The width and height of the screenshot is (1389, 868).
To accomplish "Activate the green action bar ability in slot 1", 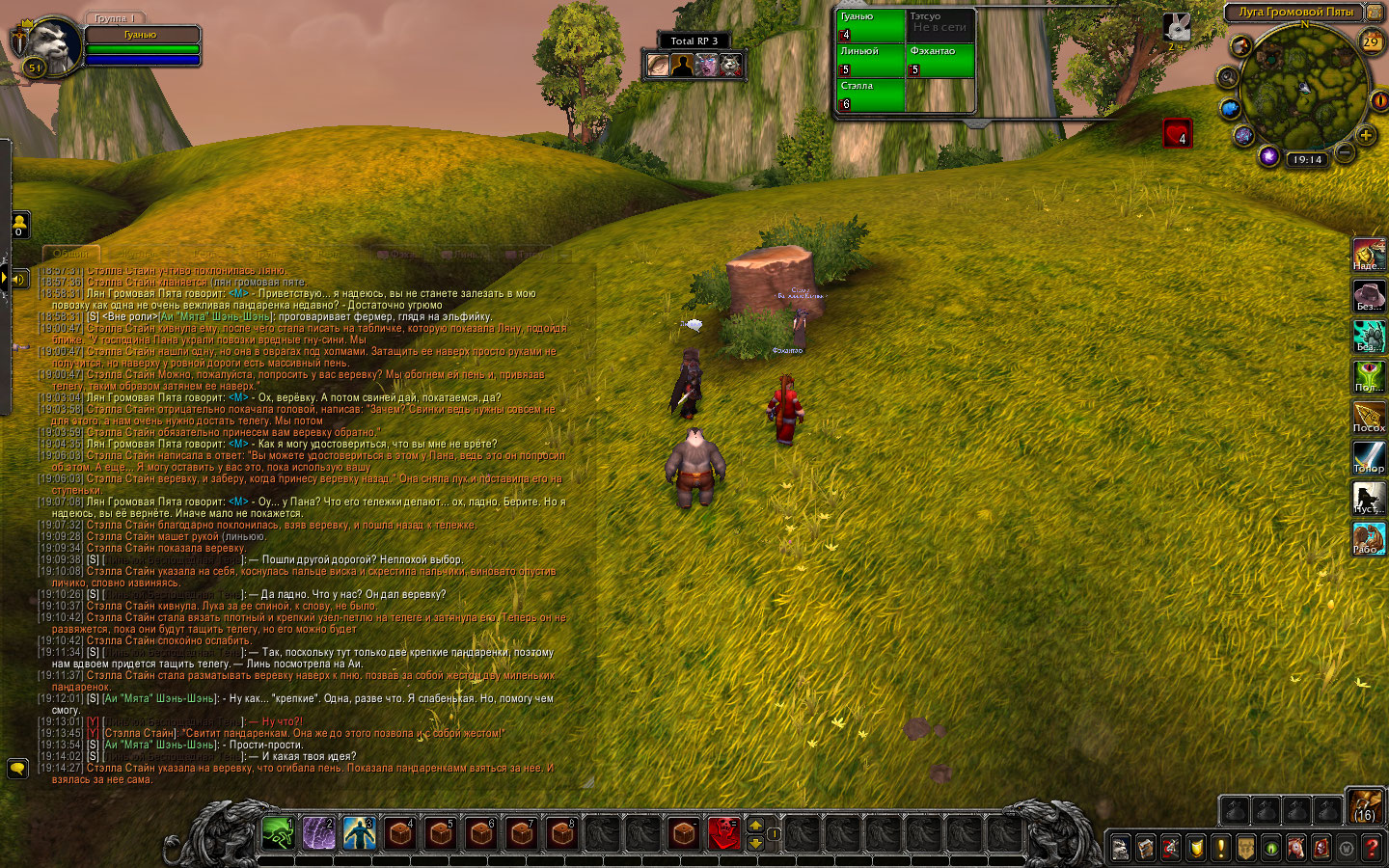I will tap(278, 832).
